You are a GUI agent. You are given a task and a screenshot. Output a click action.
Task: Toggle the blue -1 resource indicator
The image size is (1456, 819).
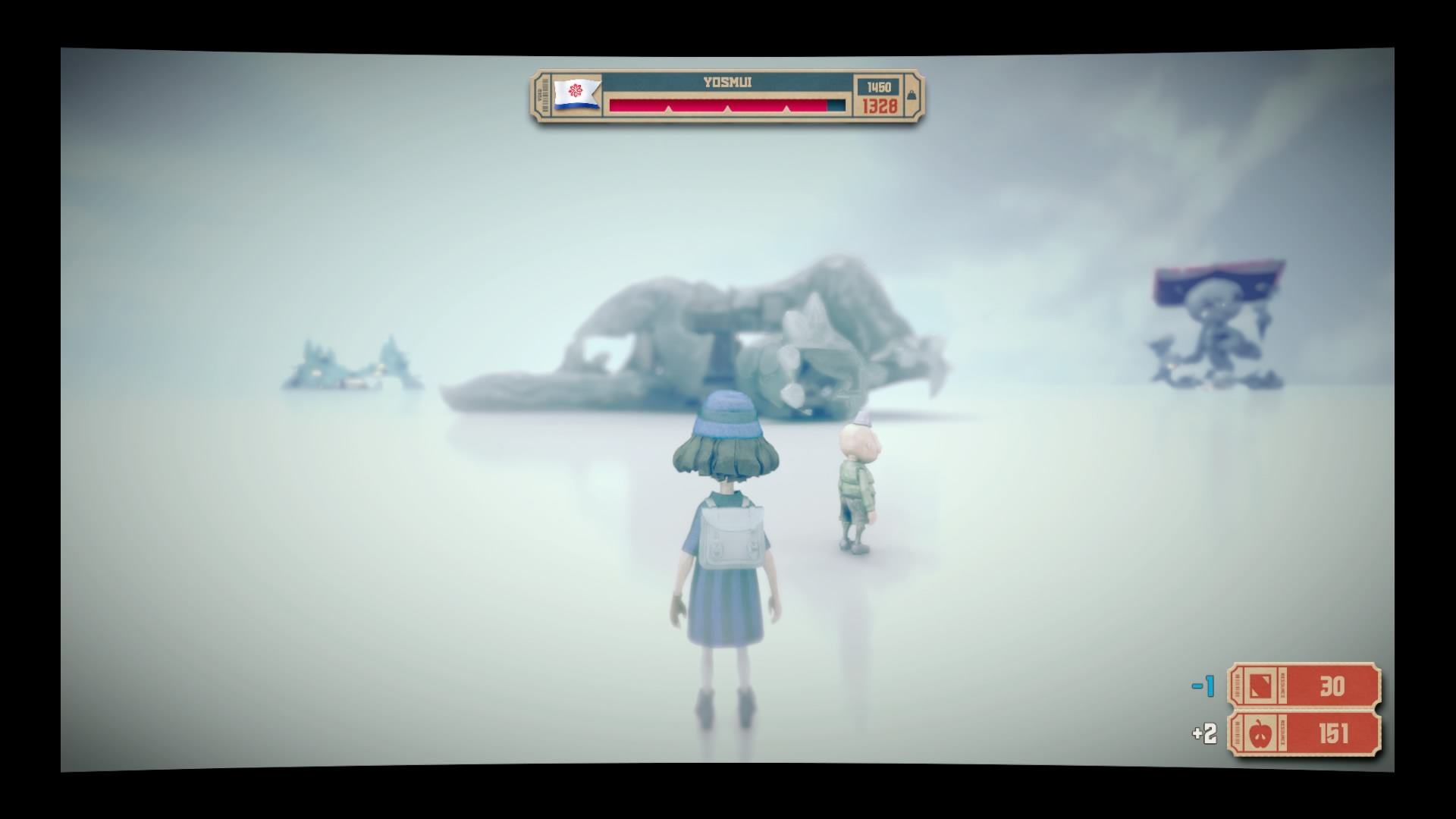click(x=1203, y=686)
